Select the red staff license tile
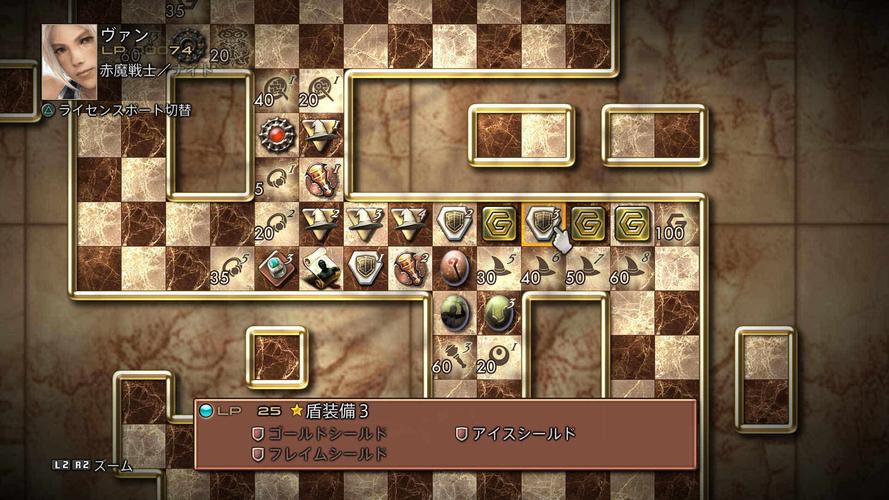 click(453, 268)
